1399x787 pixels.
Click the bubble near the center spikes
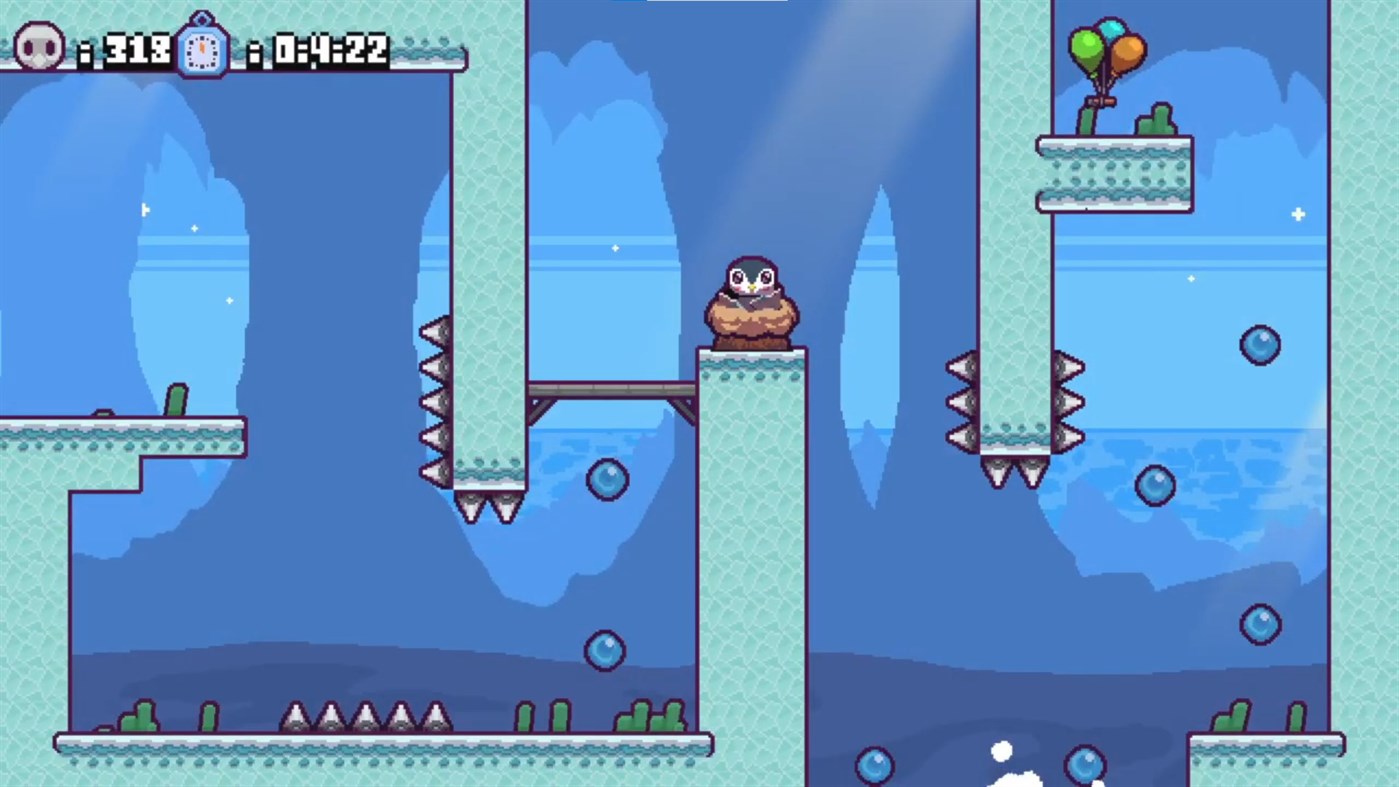point(606,480)
